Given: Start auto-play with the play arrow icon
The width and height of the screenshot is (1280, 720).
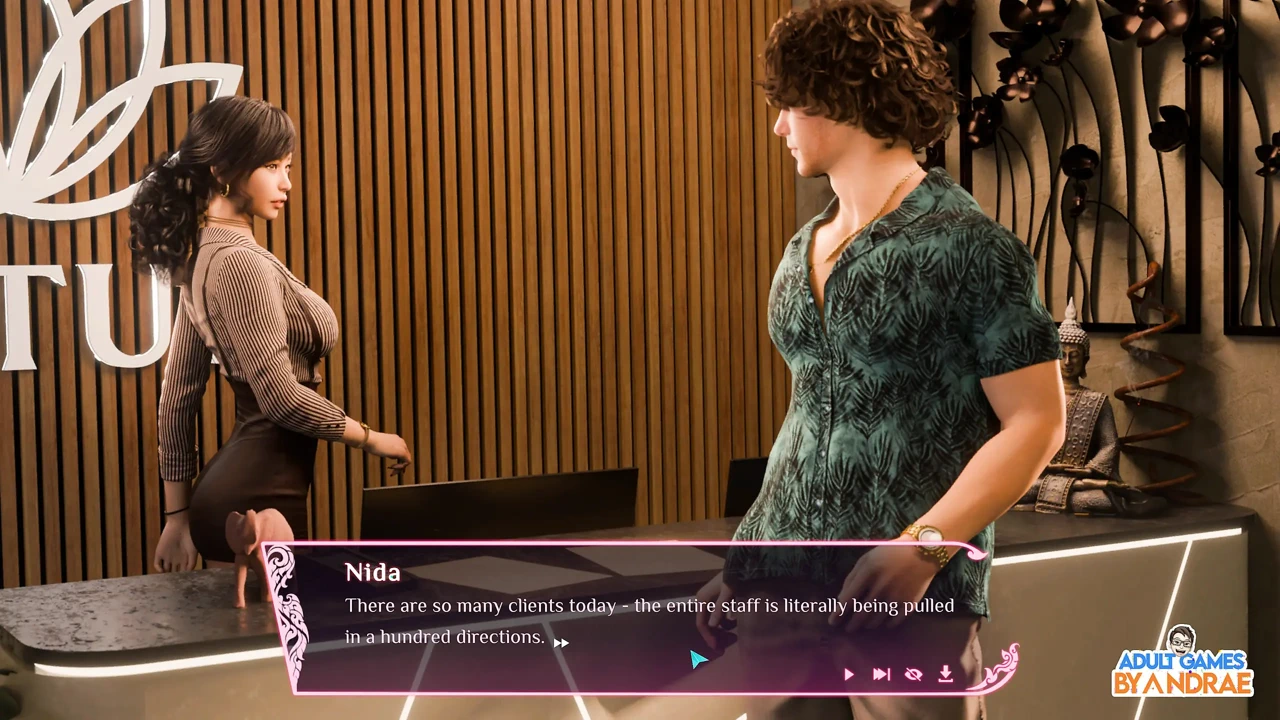Looking at the screenshot, I should click(x=849, y=675).
